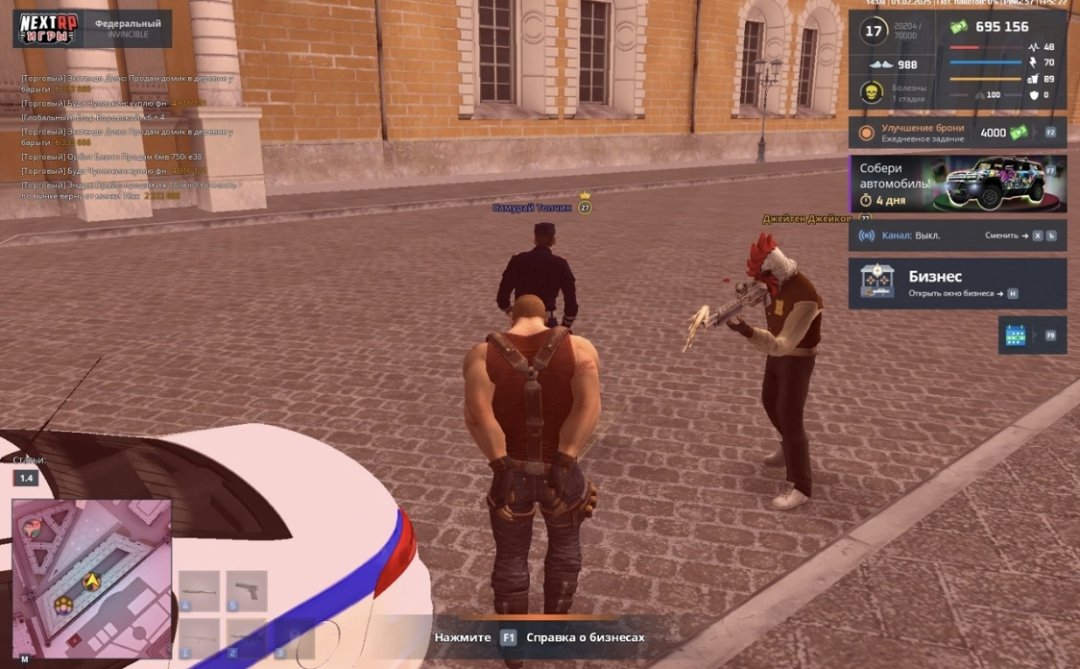The height and width of the screenshot is (669, 1080).
Task: Click the trade chat log
Action: coord(128,136)
